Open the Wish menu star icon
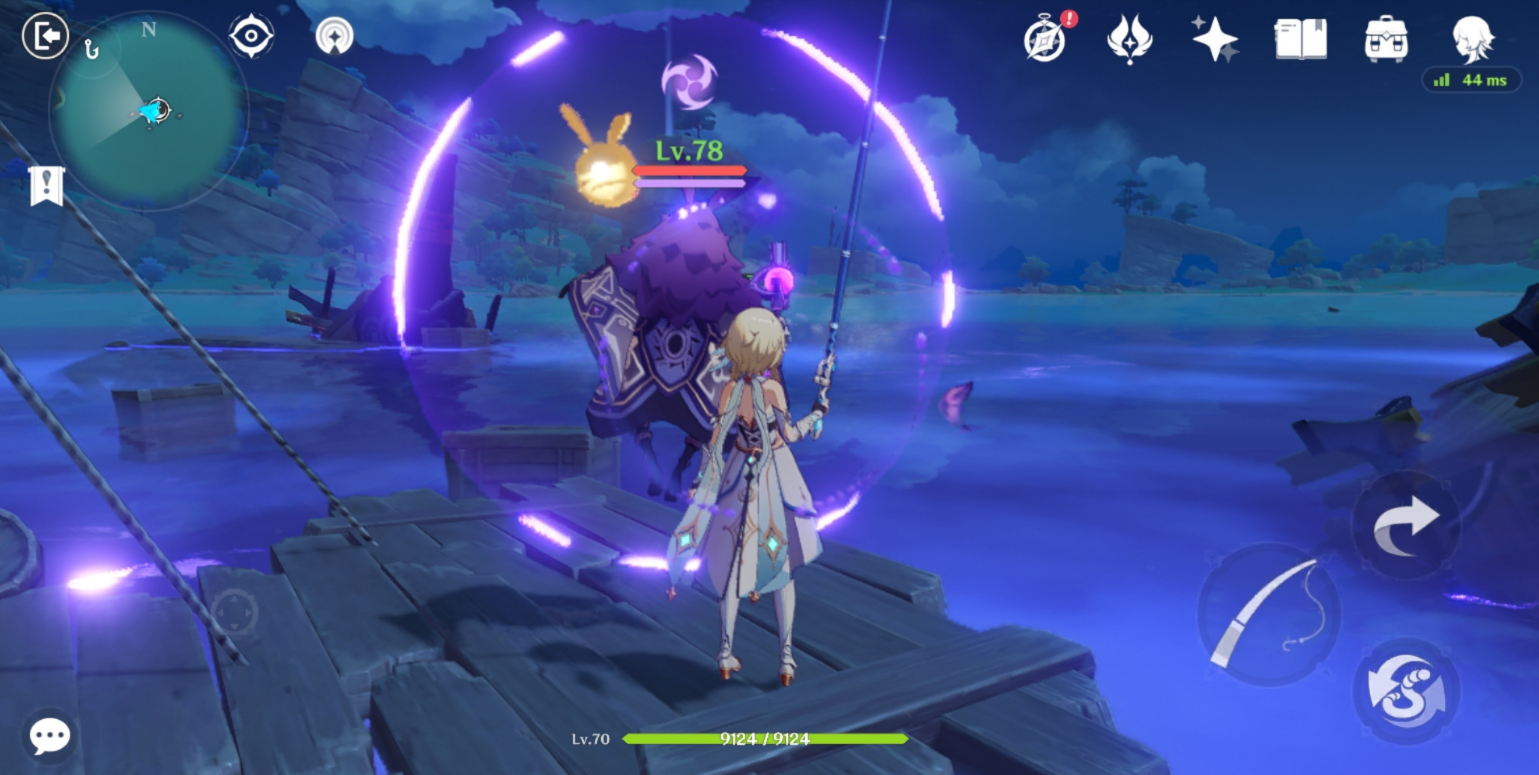The height and width of the screenshot is (775, 1539). [x=1215, y=41]
